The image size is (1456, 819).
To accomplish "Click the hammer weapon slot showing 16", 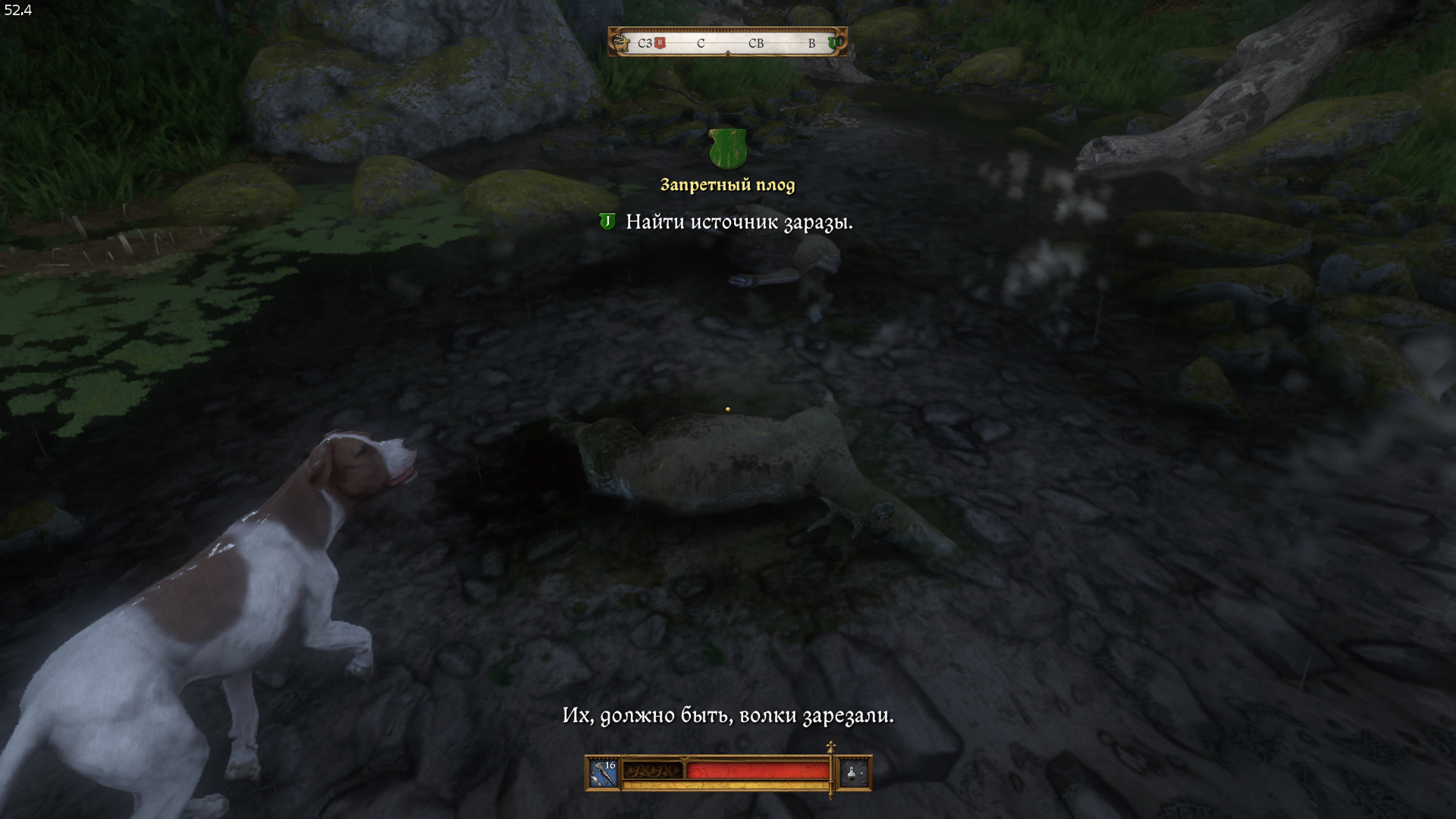I will (604, 773).
